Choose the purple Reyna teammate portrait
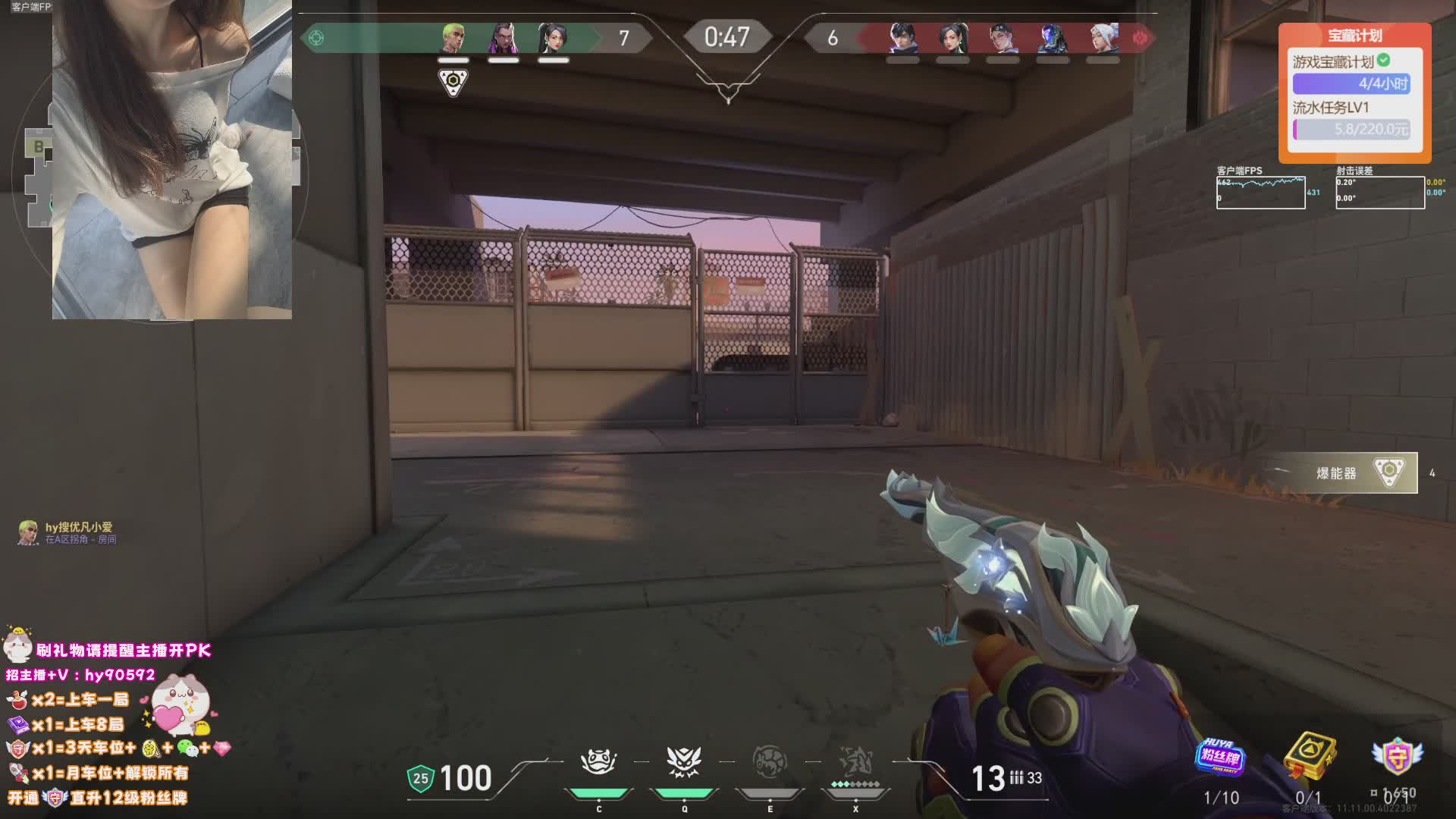 coord(503,37)
